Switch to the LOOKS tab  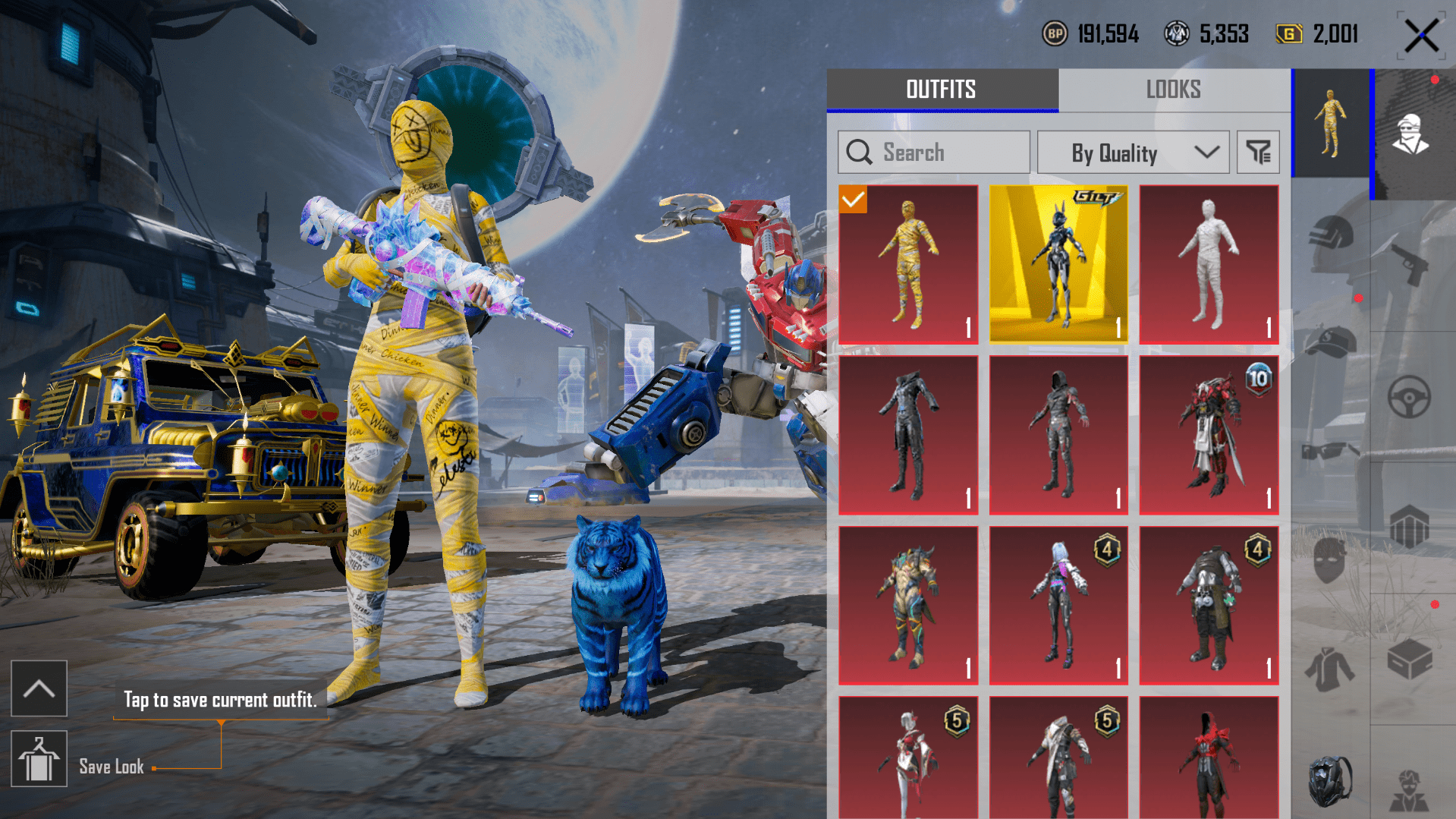1173,89
